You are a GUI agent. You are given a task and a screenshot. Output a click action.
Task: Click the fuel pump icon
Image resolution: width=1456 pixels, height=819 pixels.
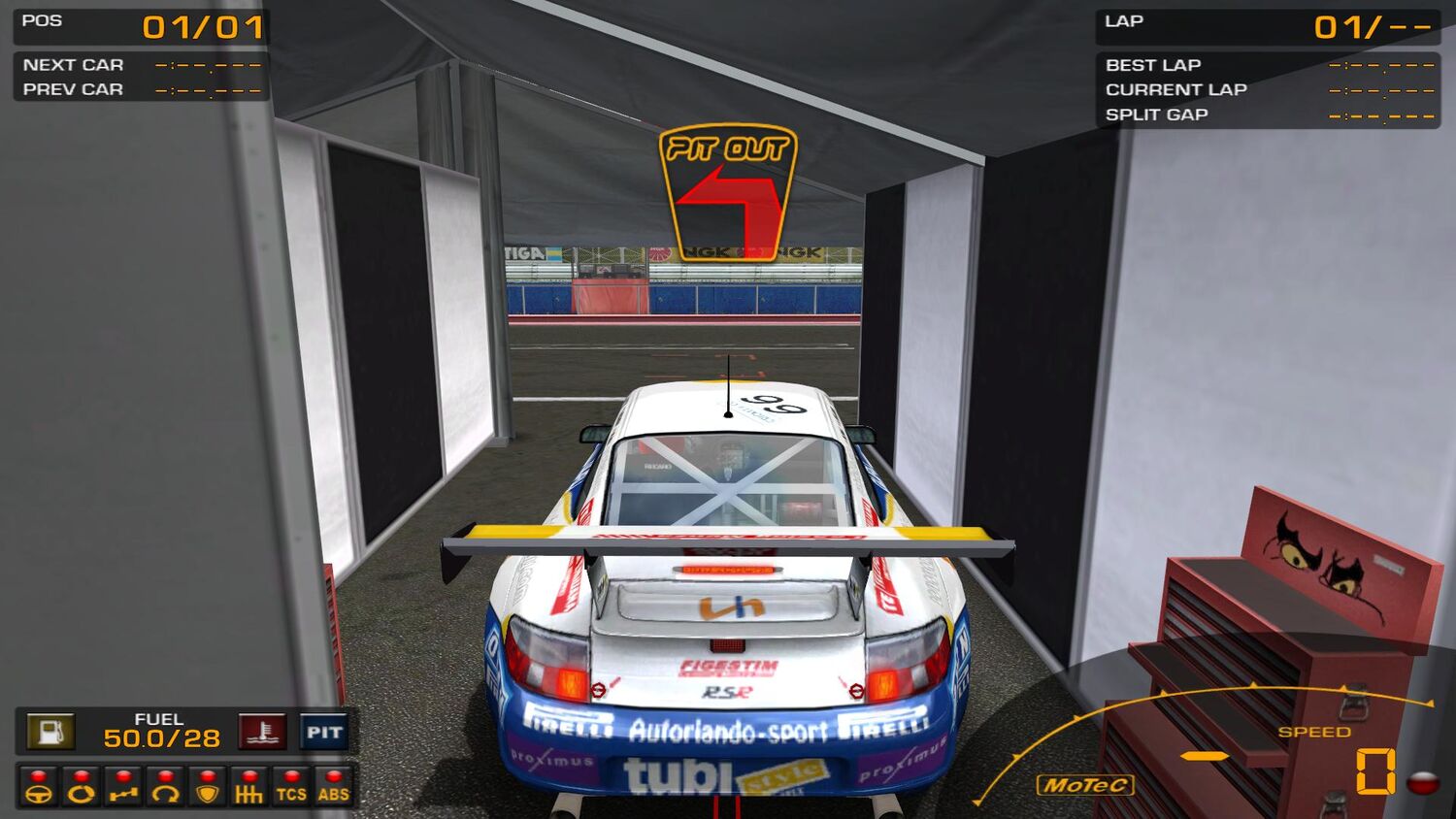[50, 732]
